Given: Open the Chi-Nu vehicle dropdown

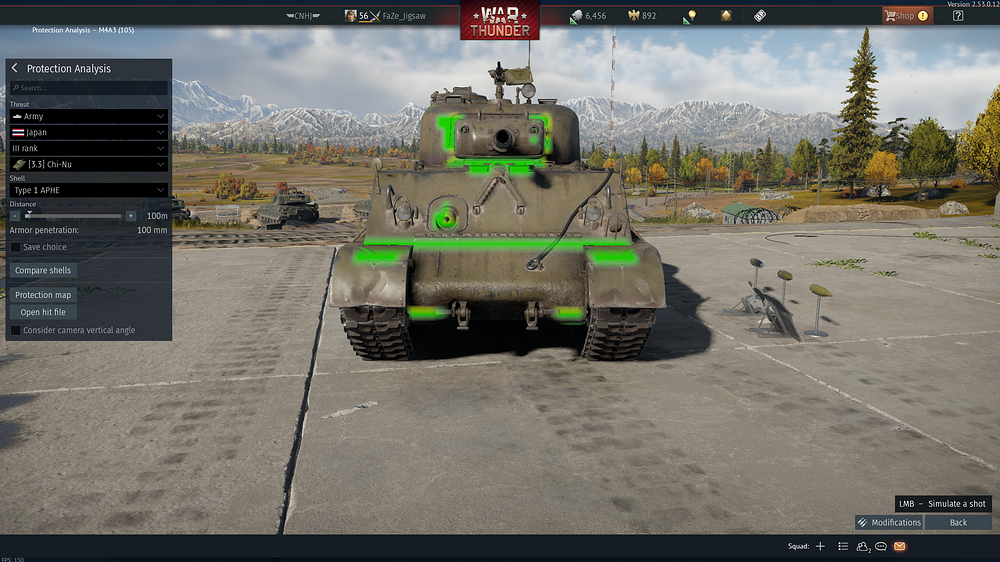Looking at the screenshot, I should point(88,164).
